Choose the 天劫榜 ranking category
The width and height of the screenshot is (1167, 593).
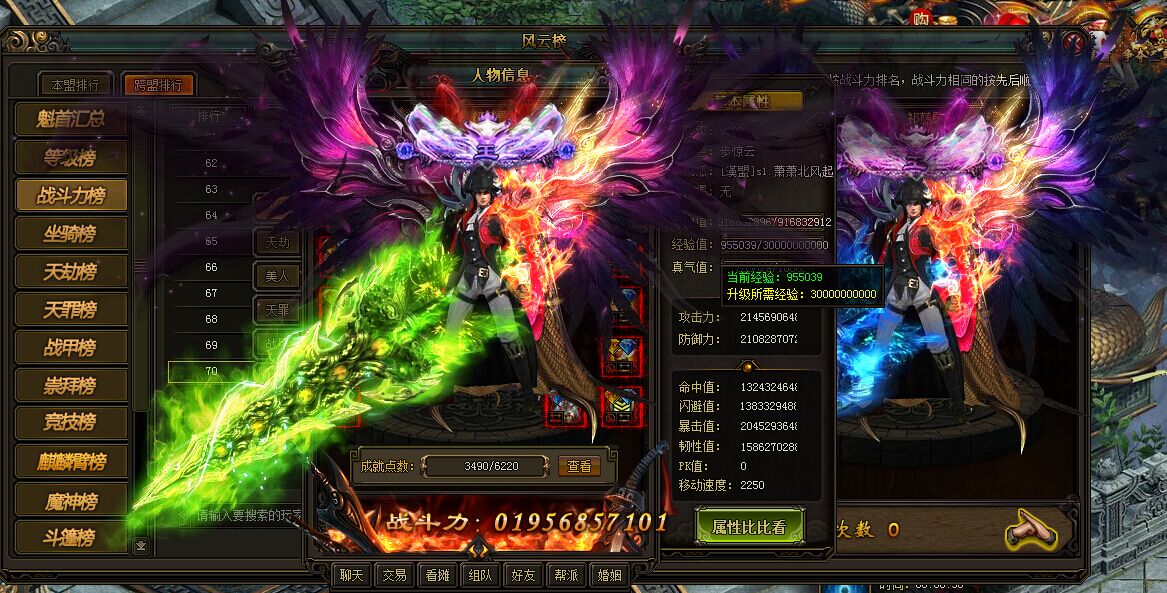[x=72, y=271]
